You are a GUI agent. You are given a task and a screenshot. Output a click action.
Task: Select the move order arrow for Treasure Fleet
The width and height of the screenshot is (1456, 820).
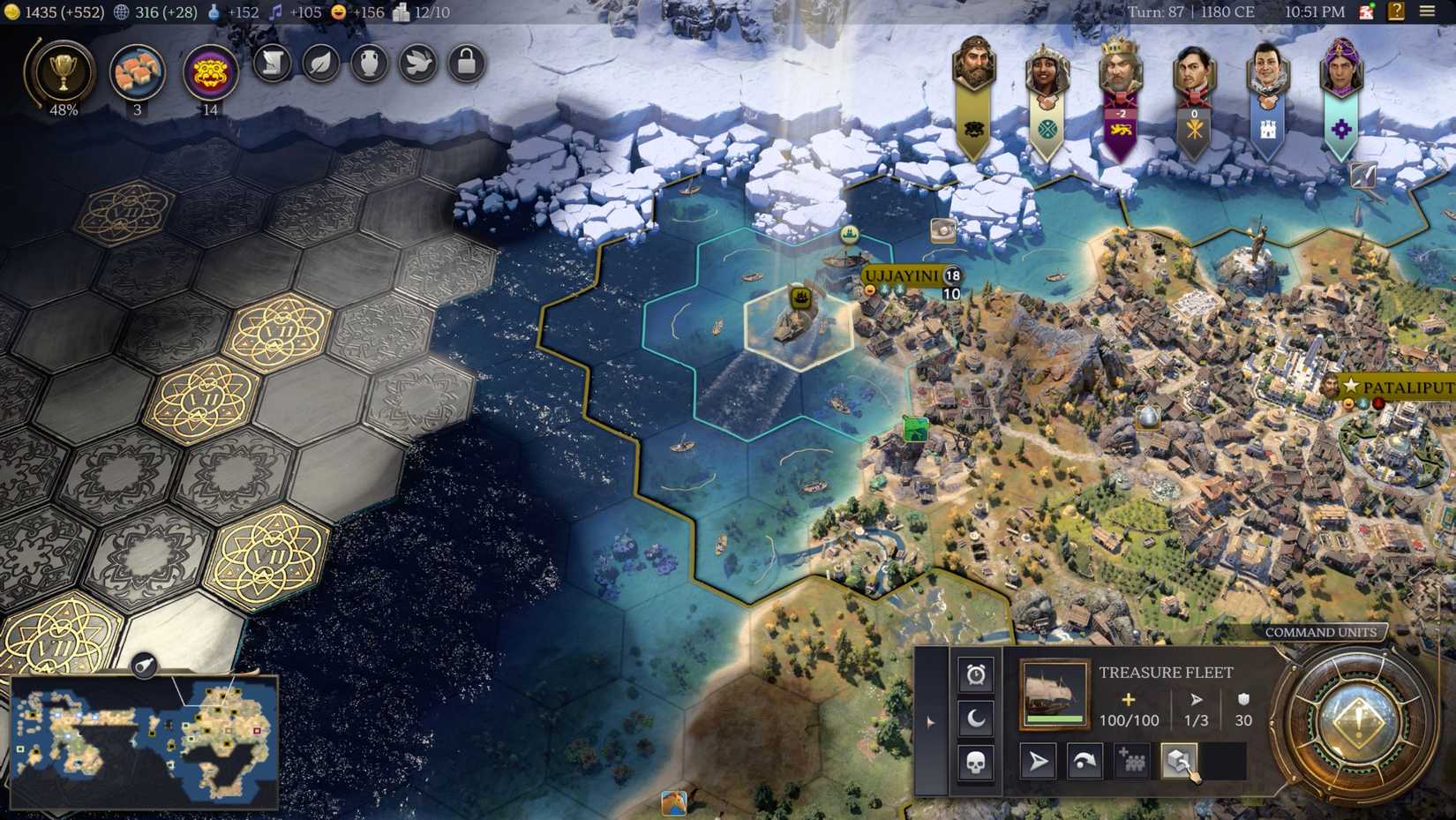coord(1037,761)
